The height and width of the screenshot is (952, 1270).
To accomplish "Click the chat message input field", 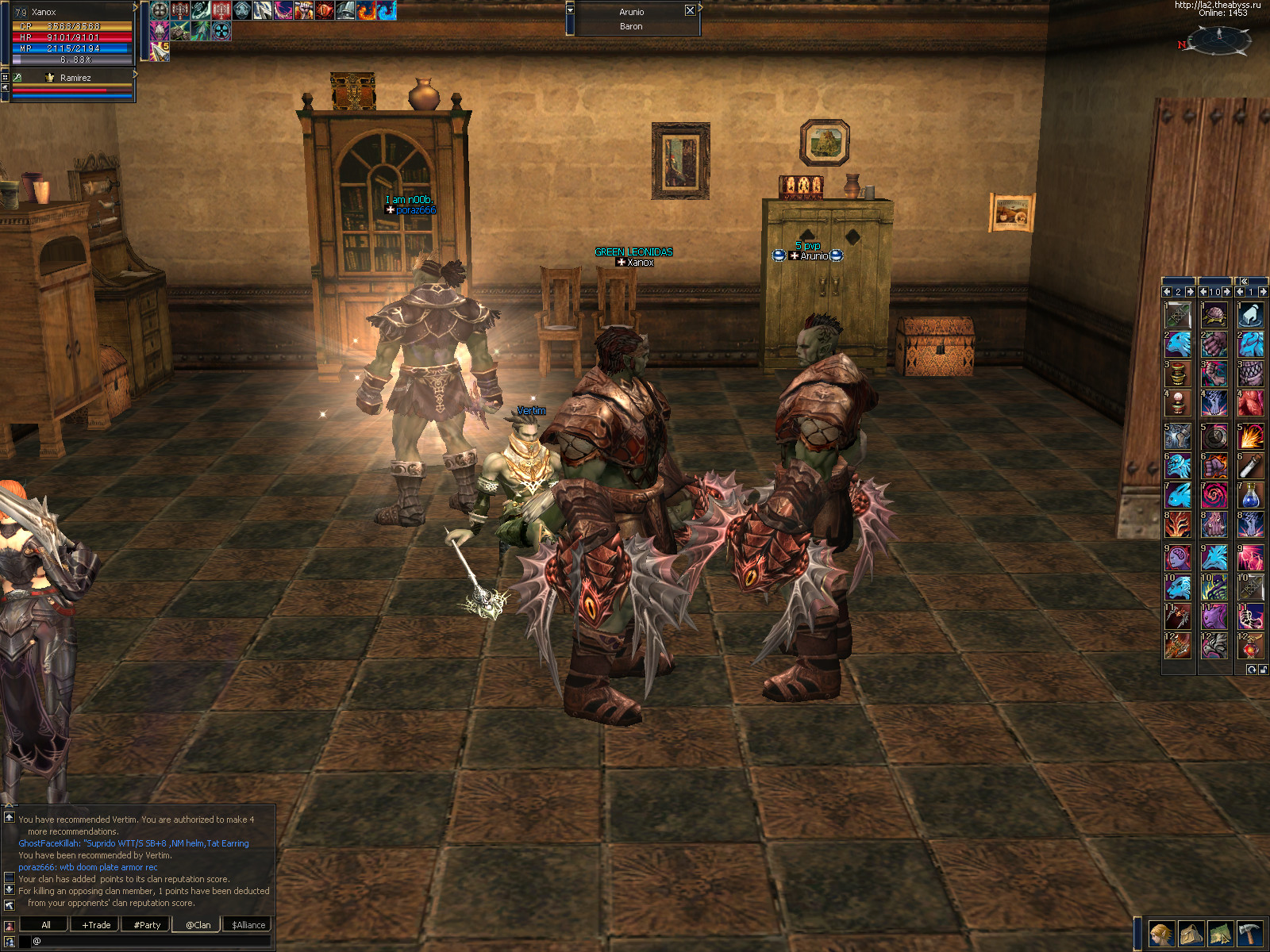I will tap(151, 941).
